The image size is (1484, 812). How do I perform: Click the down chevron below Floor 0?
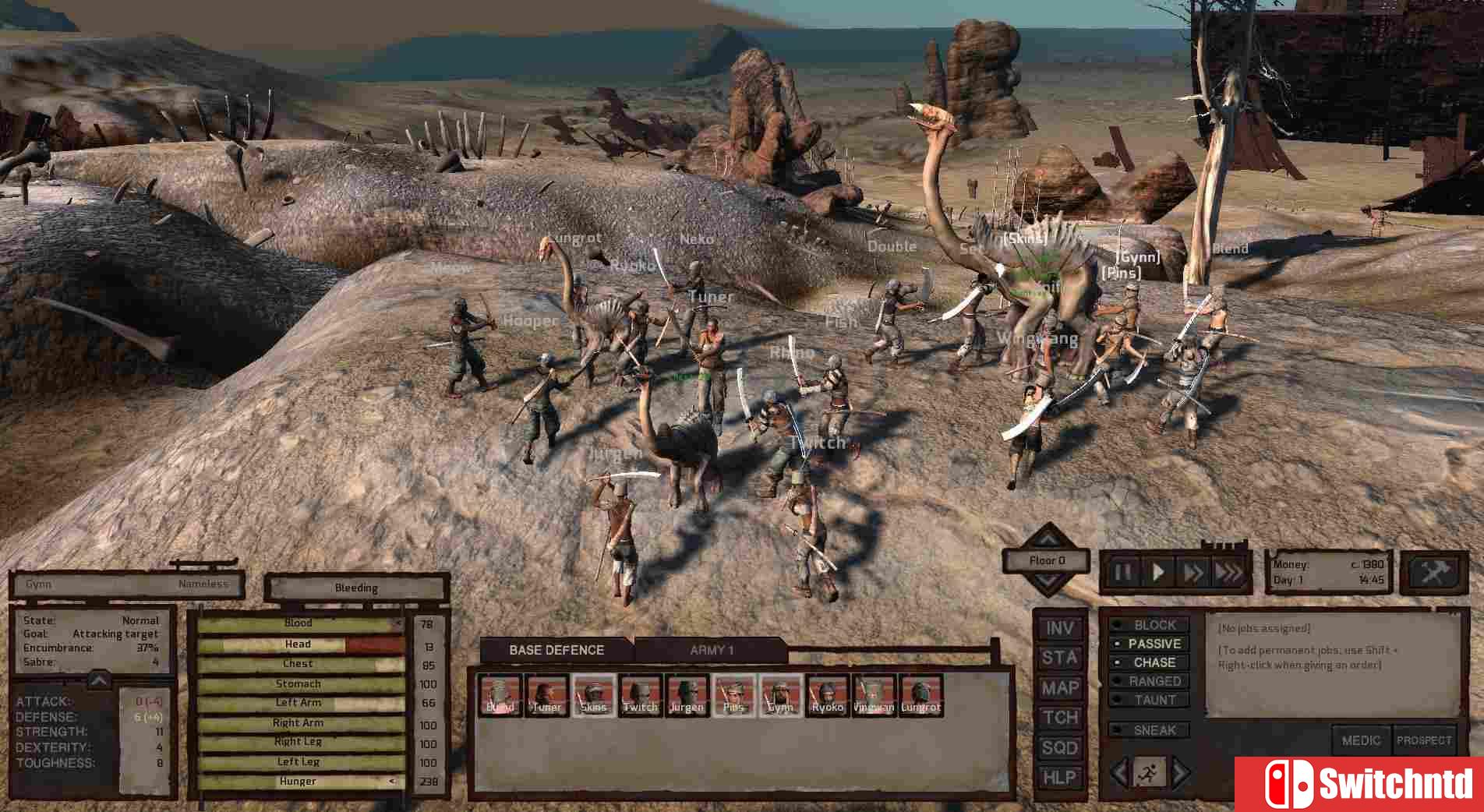click(1047, 581)
